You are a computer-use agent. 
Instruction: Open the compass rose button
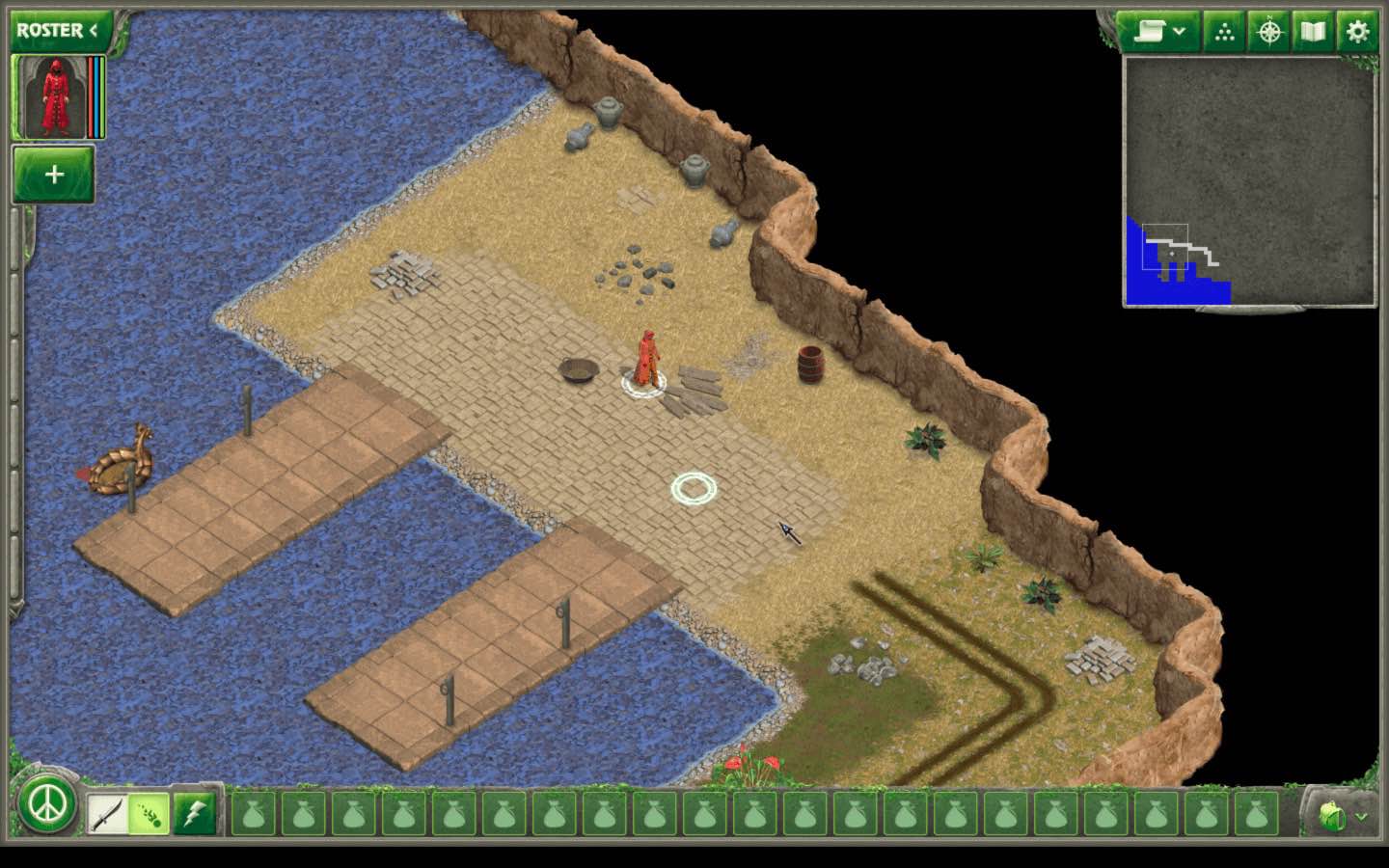(x=1269, y=32)
